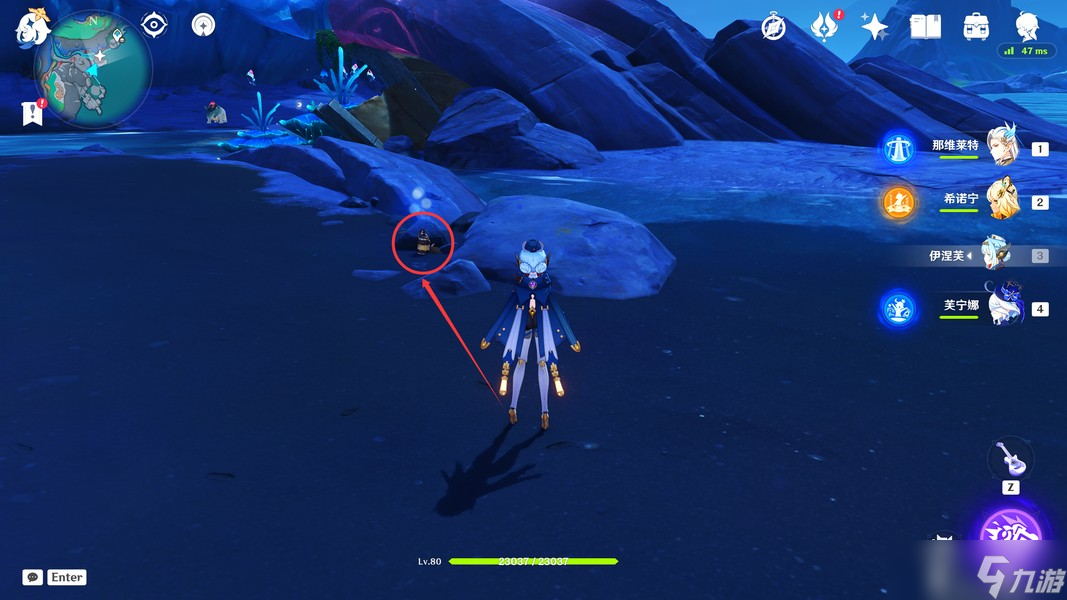Open the compass adventure icon
The image size is (1067, 600).
pyautogui.click(x=773, y=27)
